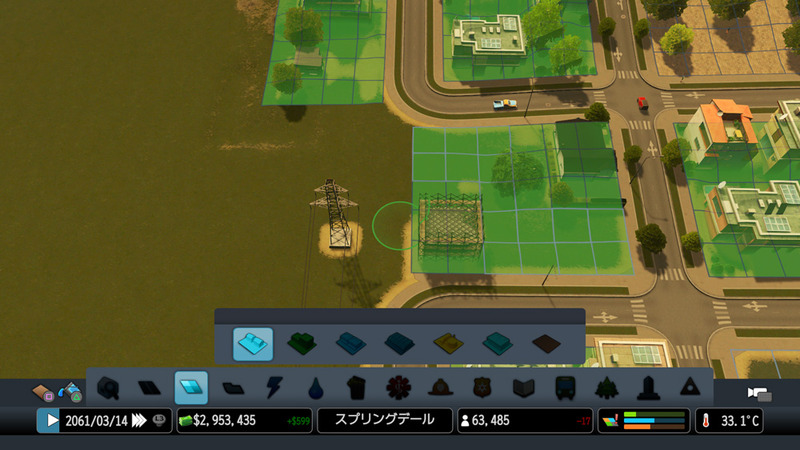Choose the yellow industrial zone type
The image size is (800, 450).
click(x=448, y=344)
